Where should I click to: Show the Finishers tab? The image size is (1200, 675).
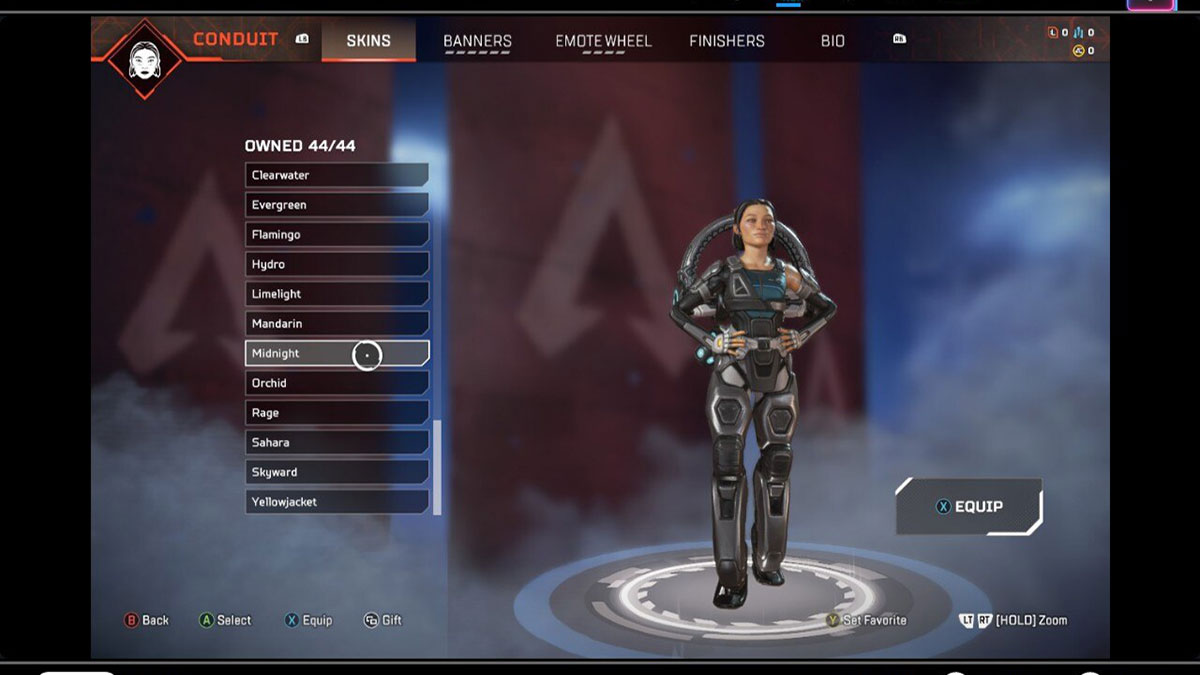click(x=726, y=41)
